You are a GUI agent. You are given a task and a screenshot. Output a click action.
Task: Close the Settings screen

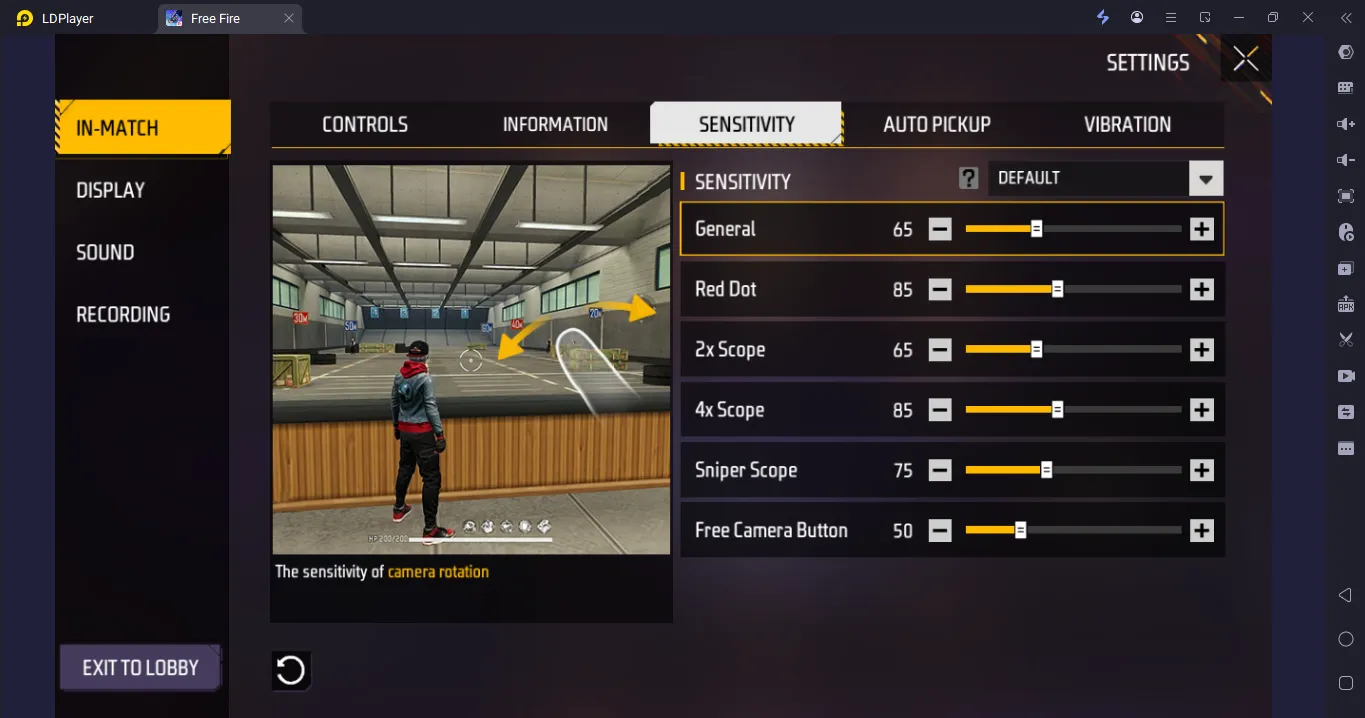tap(1245, 59)
